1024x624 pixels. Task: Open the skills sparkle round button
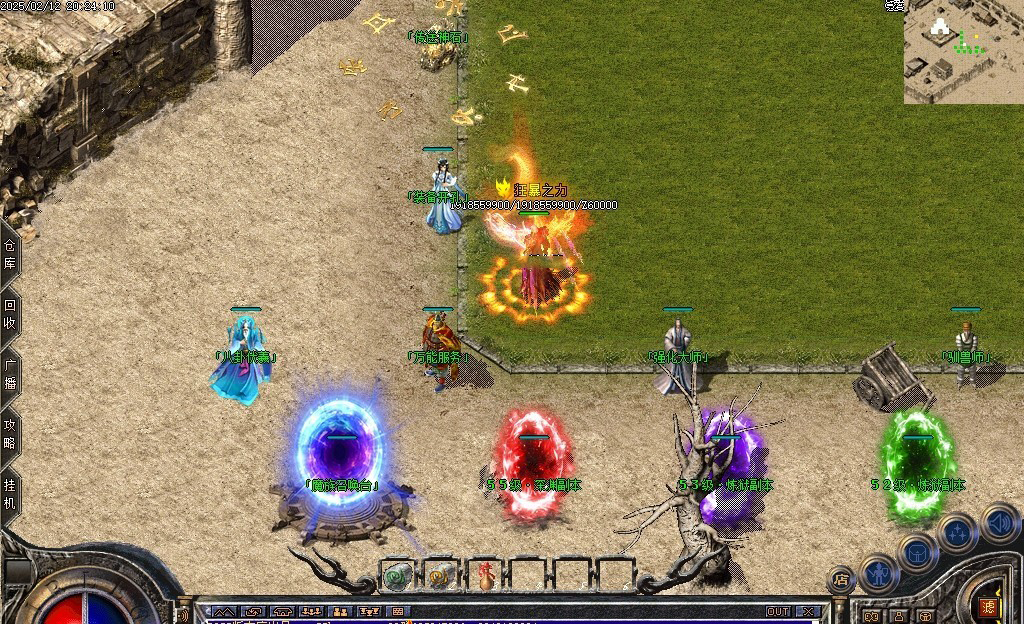click(957, 533)
